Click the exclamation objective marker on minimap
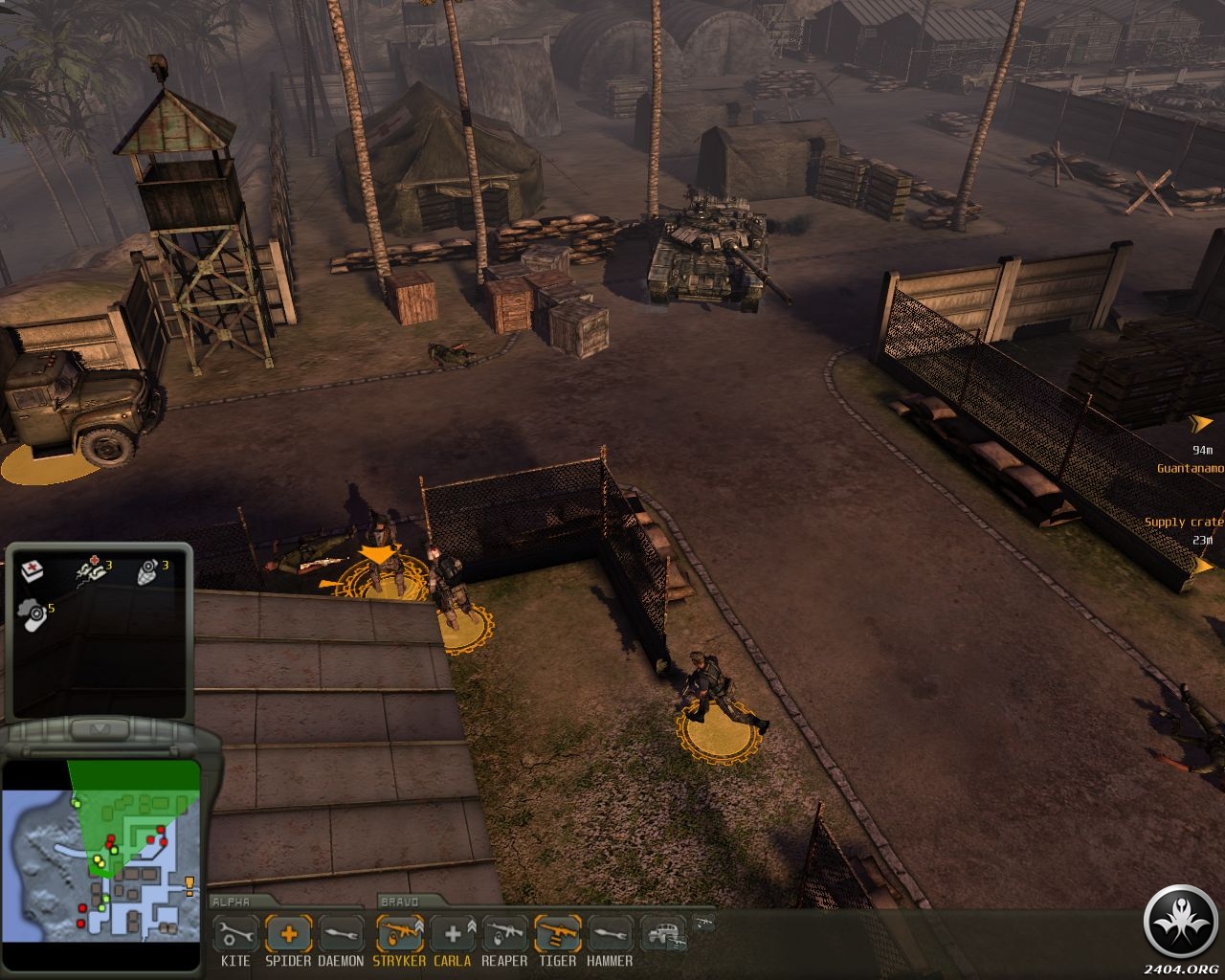Screen dimensions: 1225x980 pos(189,883)
